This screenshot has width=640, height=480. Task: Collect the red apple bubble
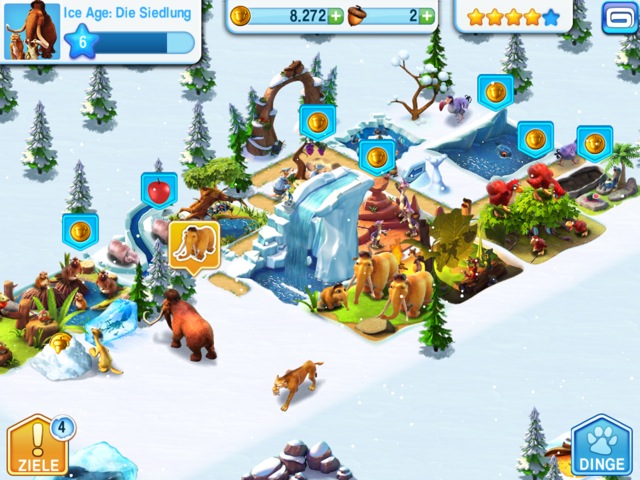click(158, 189)
